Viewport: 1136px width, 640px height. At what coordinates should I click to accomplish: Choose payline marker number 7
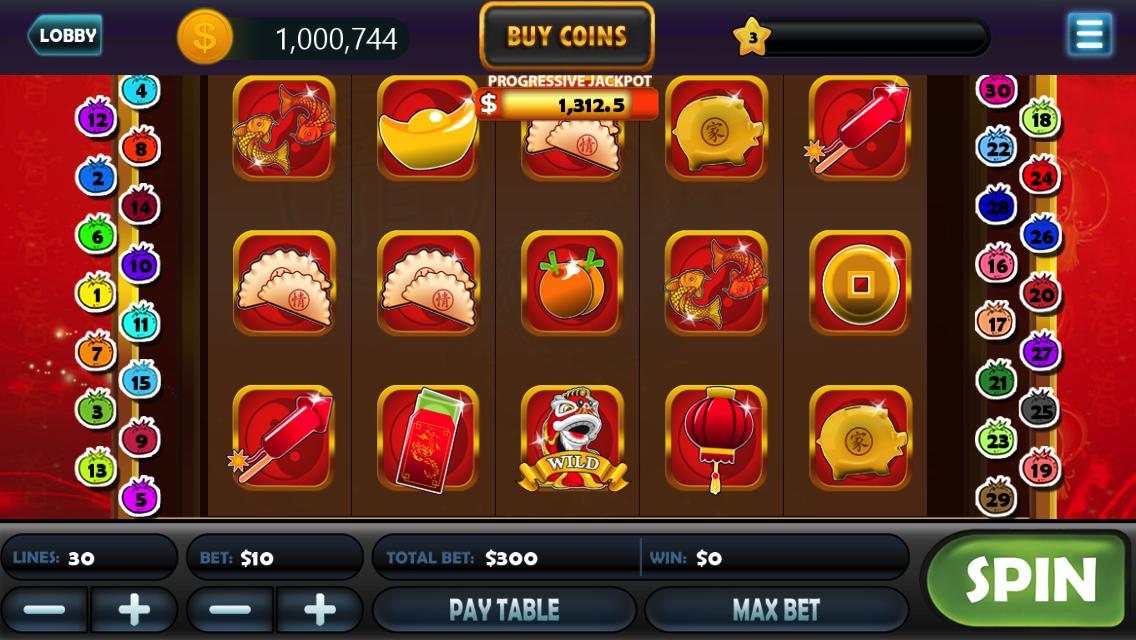point(97,352)
